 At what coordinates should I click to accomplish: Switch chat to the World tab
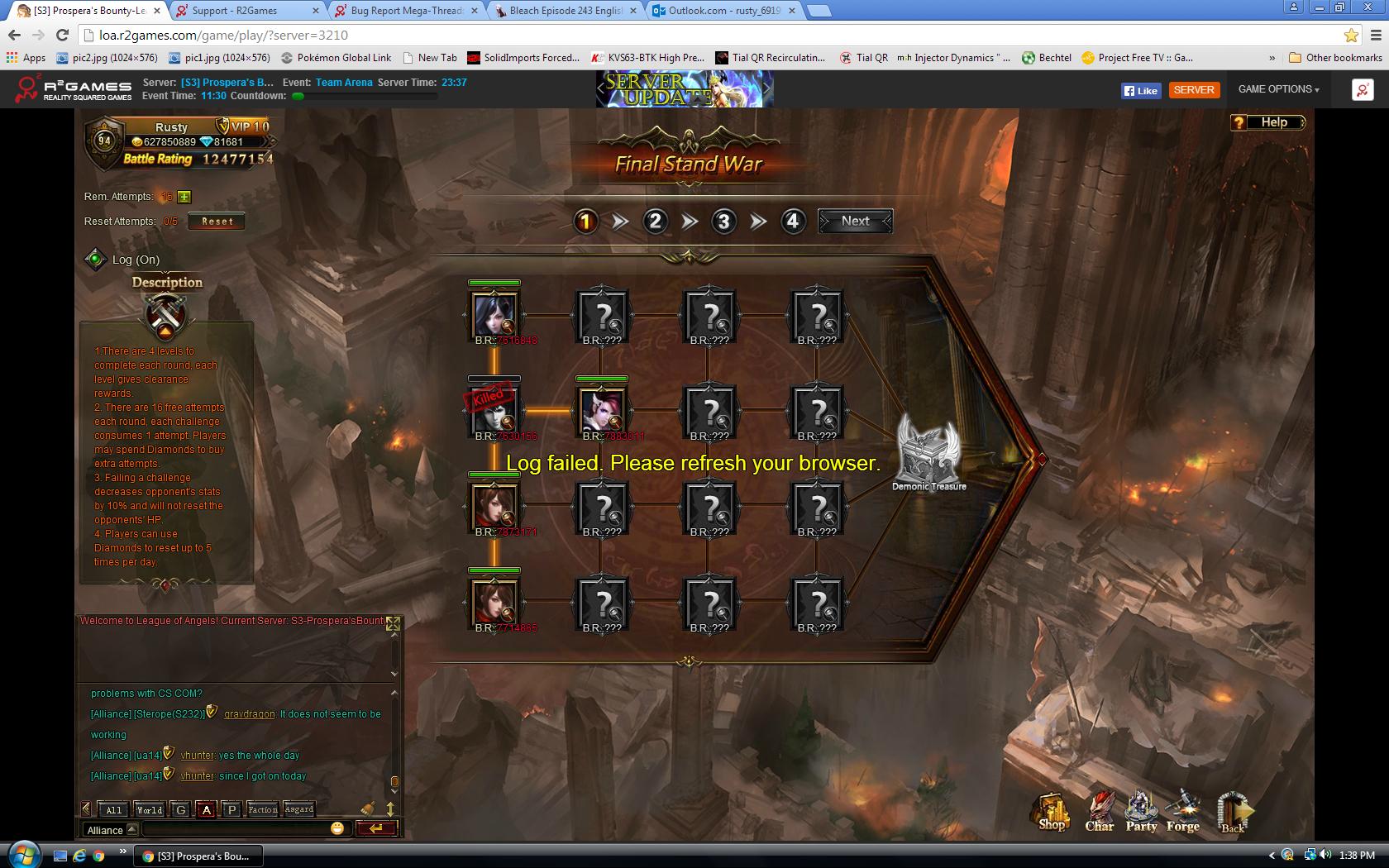pyautogui.click(x=150, y=809)
